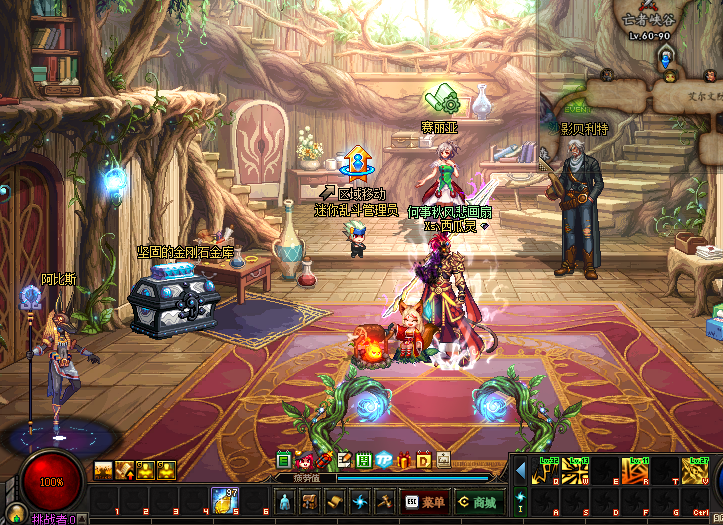Click the blue arrow beside skill bar
Viewport: 723px width, 525px height.
[521, 469]
